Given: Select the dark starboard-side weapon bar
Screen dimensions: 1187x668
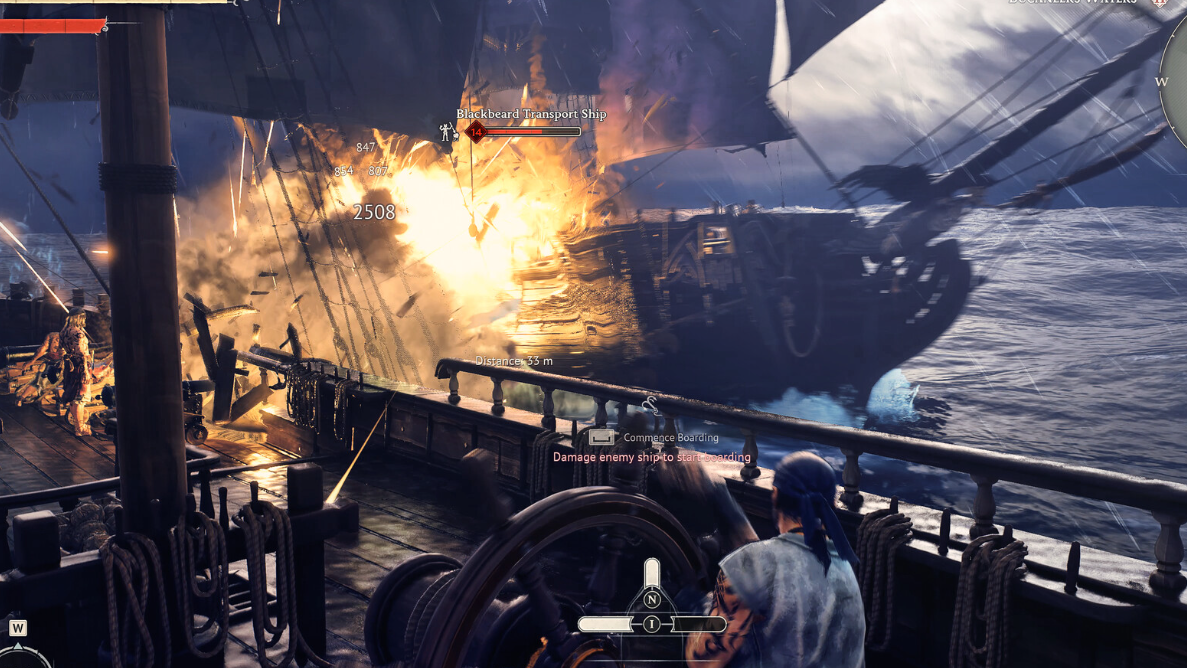Looking at the screenshot, I should (x=697, y=624).
